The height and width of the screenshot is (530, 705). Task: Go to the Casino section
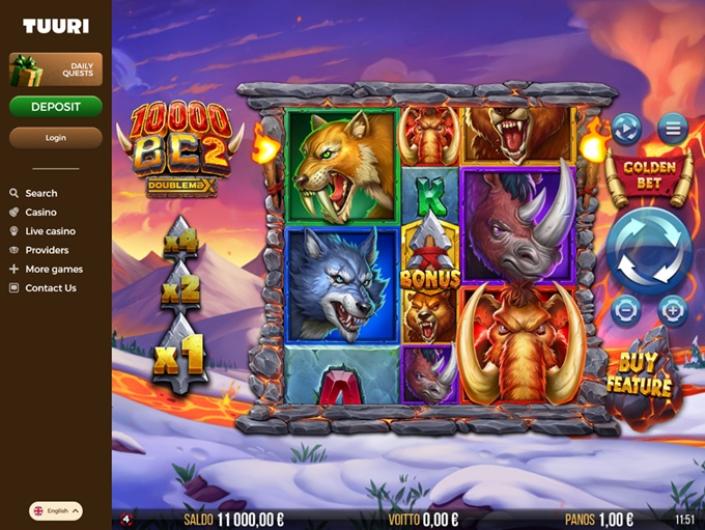[41, 212]
